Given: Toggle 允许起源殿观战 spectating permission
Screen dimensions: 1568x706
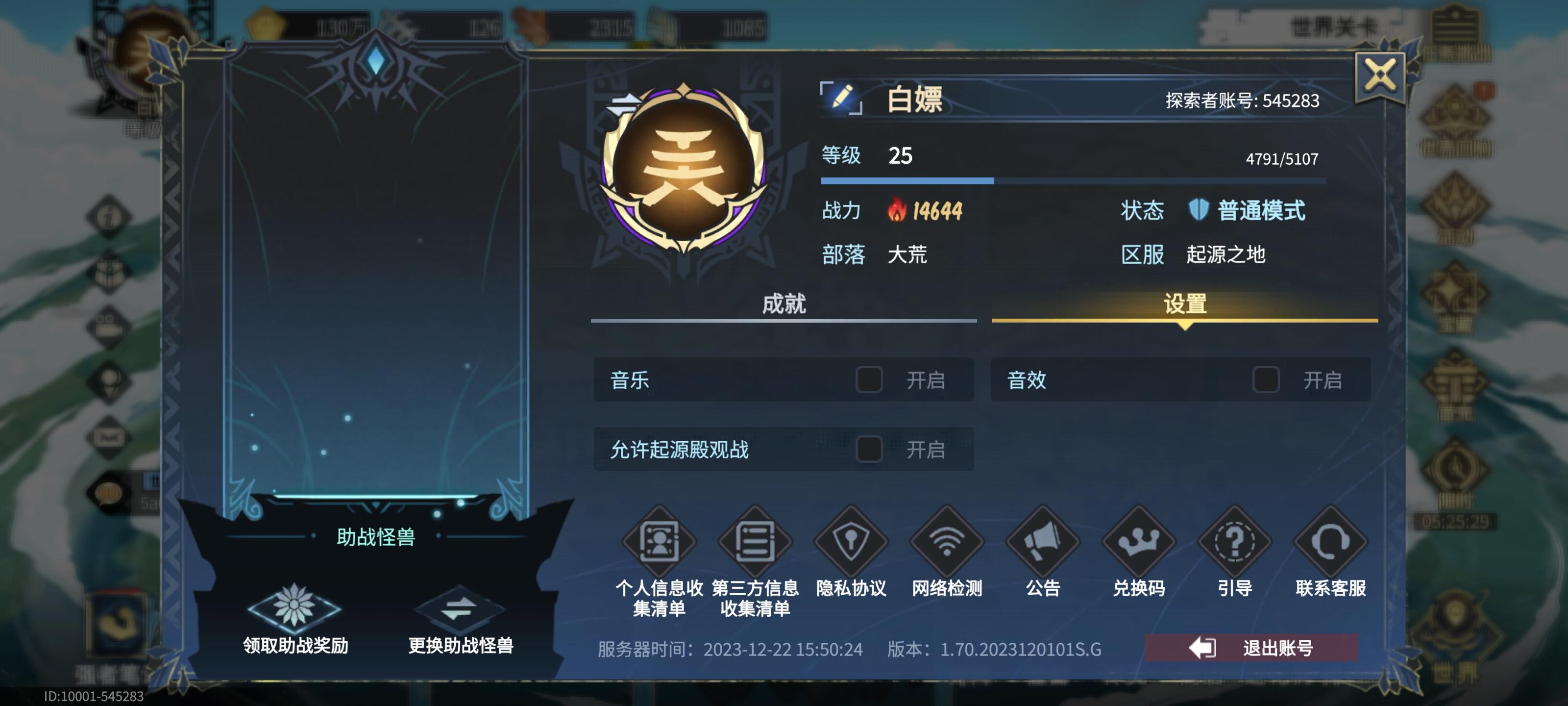Looking at the screenshot, I should tap(869, 449).
